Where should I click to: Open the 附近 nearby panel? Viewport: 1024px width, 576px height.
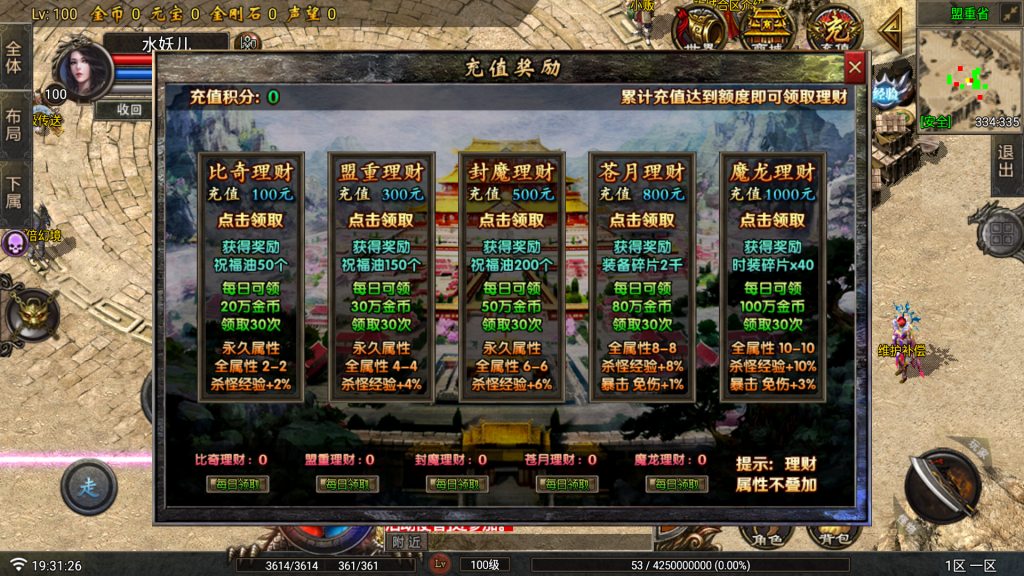[x=407, y=541]
